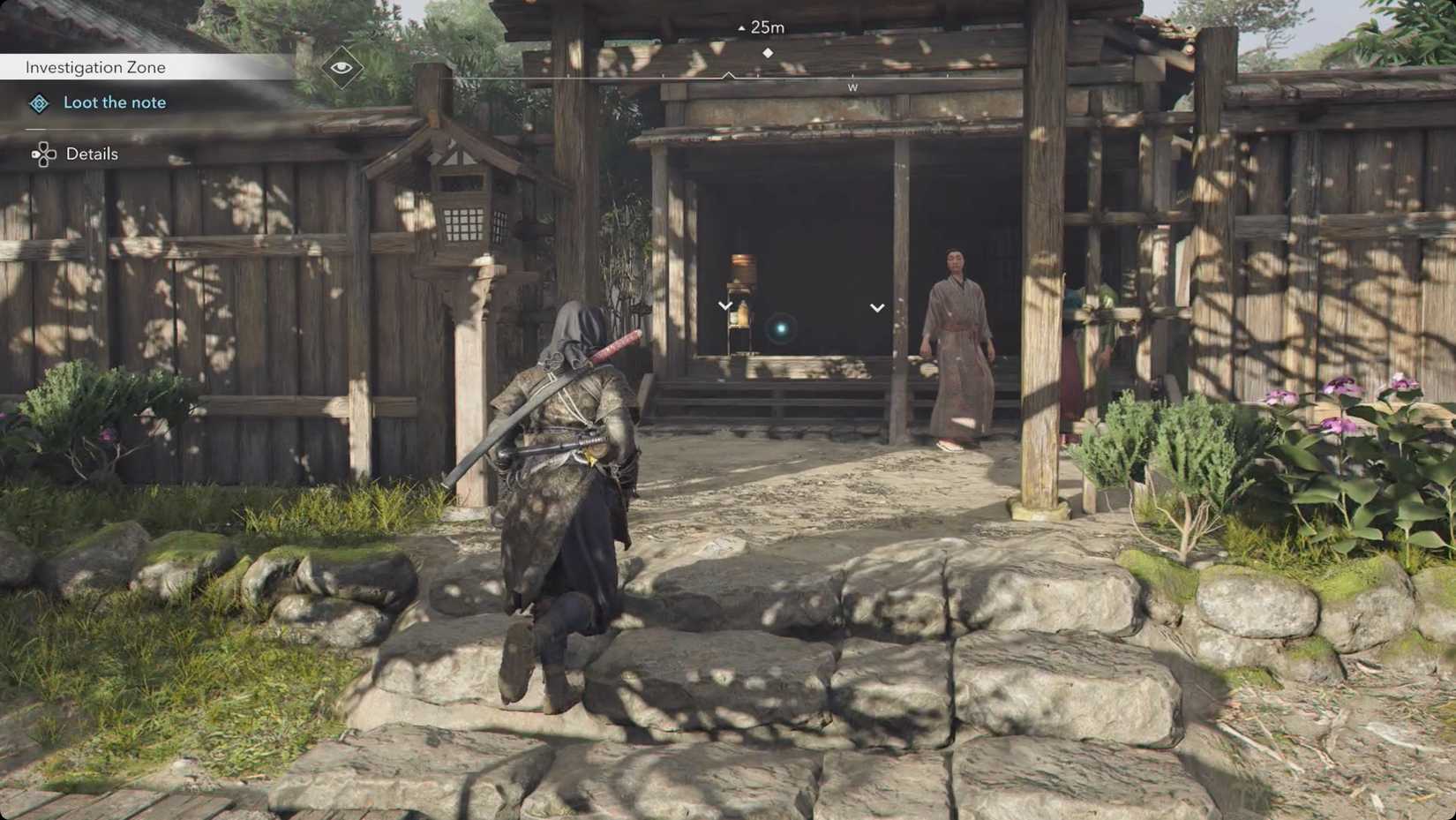The width and height of the screenshot is (1456, 820).
Task: Expand the left chevron prompt above the counter
Action: click(x=725, y=305)
